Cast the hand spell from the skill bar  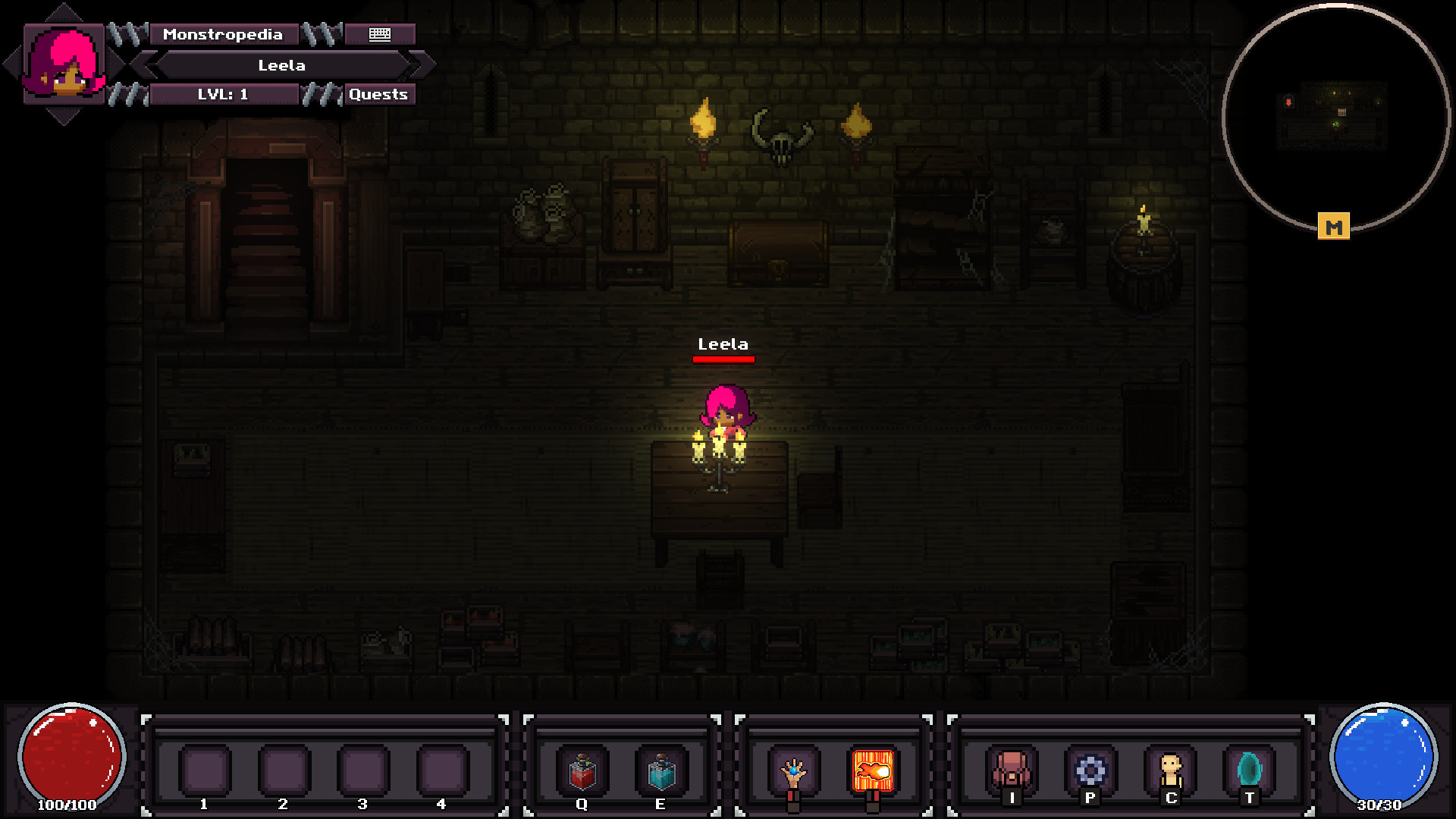point(795,770)
